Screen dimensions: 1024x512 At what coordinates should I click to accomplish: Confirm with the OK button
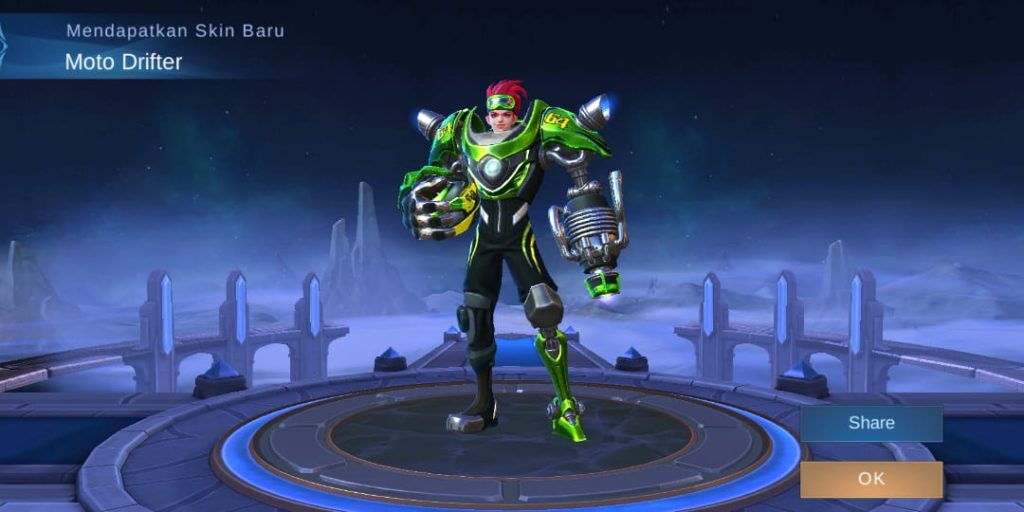pyautogui.click(x=871, y=479)
